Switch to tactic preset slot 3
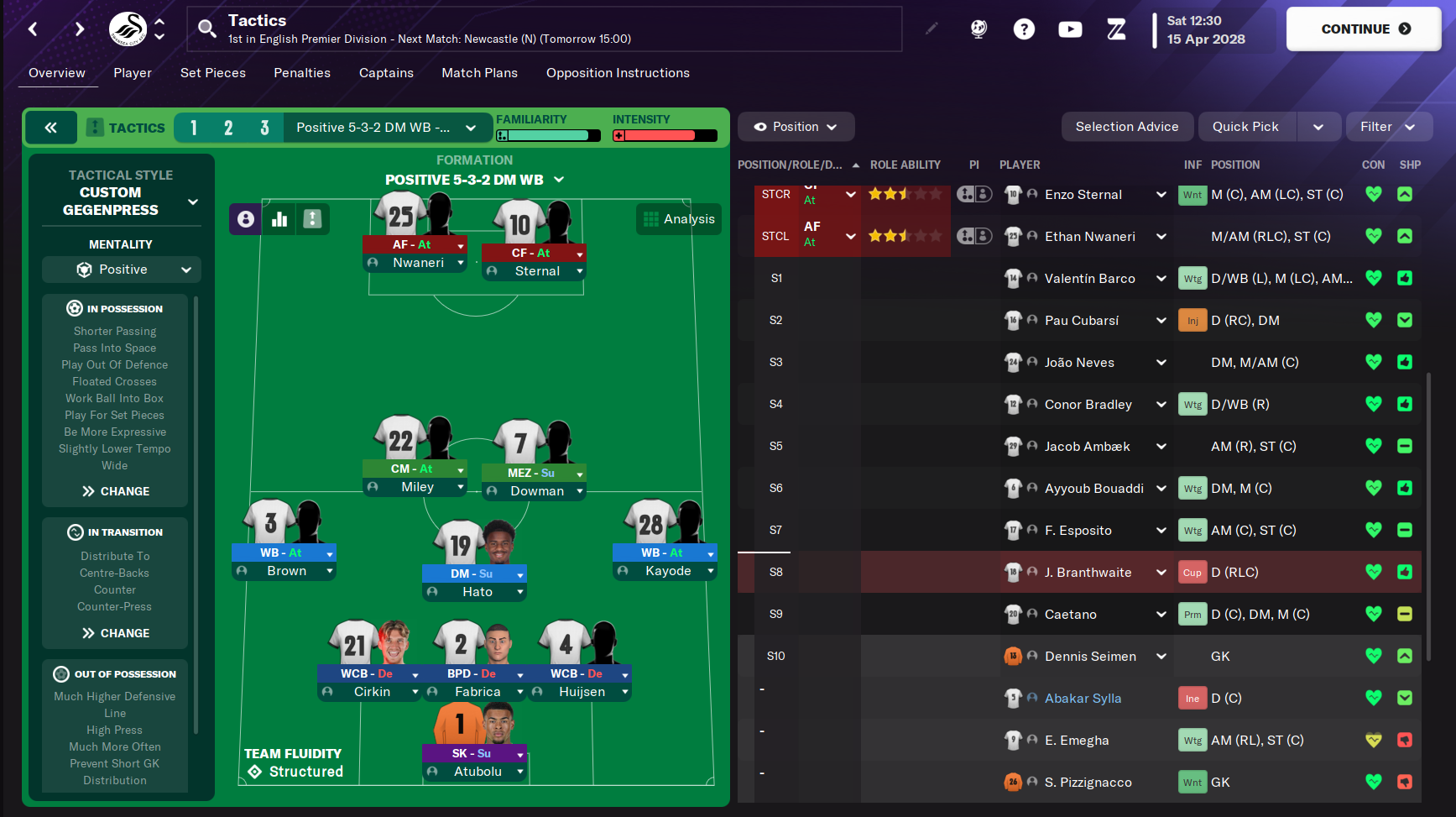Viewport: 1456px width, 817px height. (x=264, y=128)
